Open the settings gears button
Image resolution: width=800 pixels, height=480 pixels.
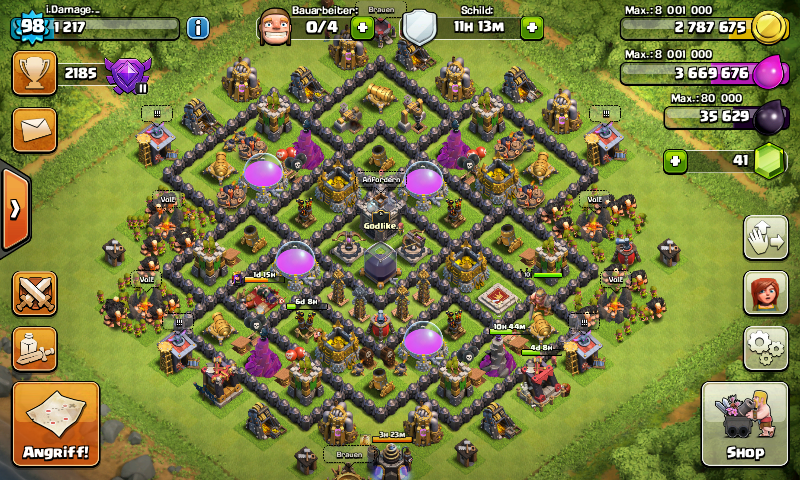point(765,347)
